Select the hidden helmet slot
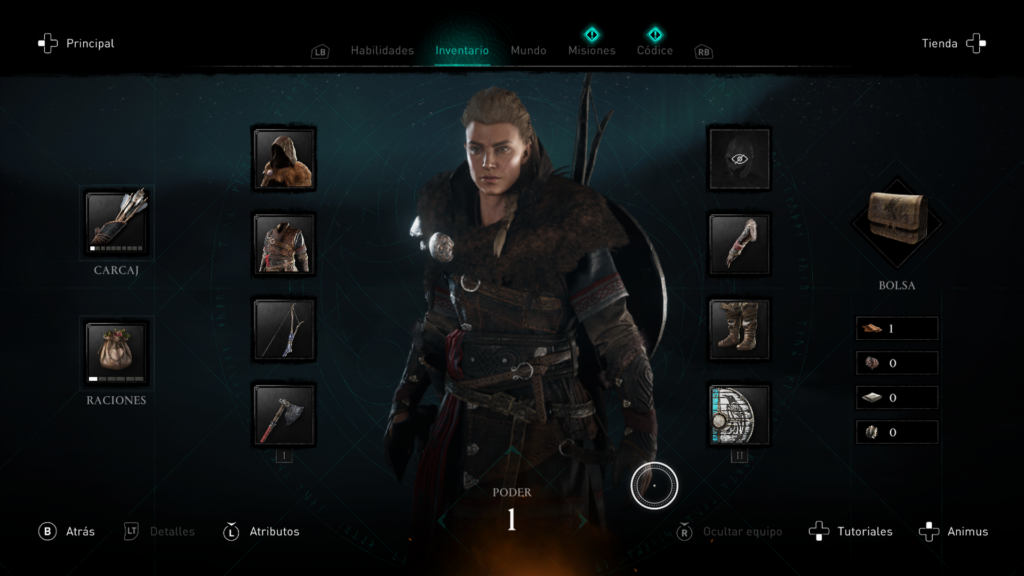 (x=739, y=158)
